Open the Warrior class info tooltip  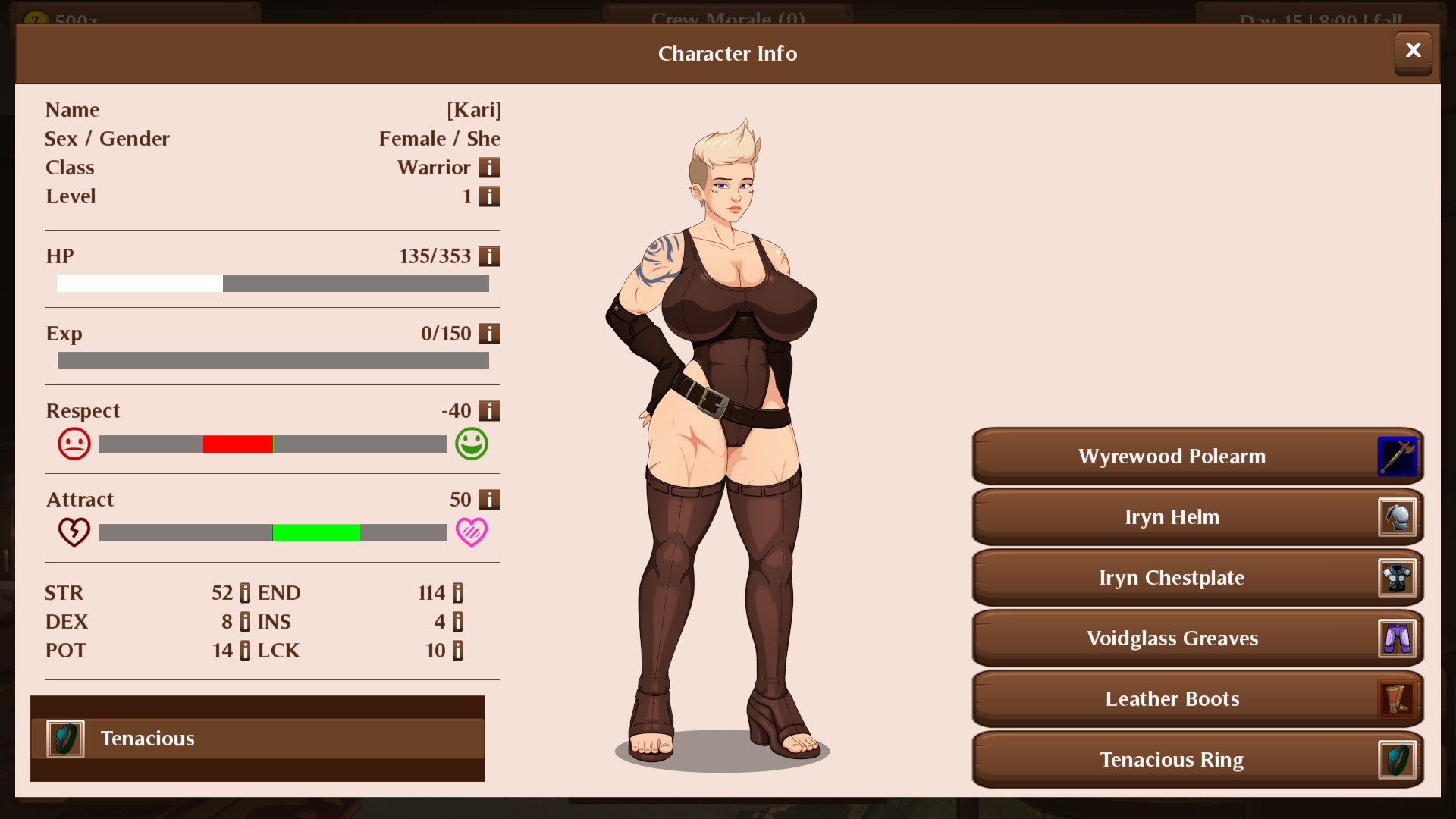pos(491,167)
